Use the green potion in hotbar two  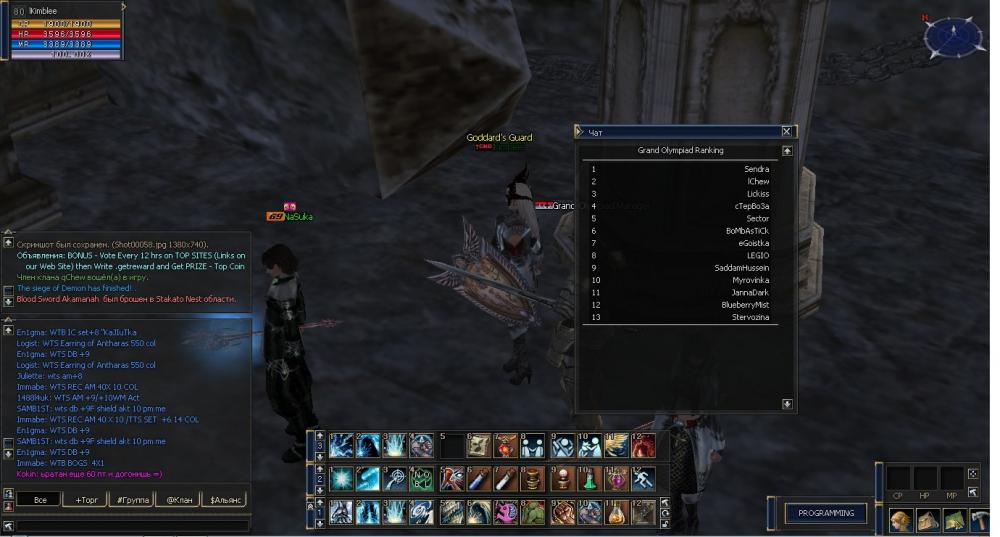(590, 479)
